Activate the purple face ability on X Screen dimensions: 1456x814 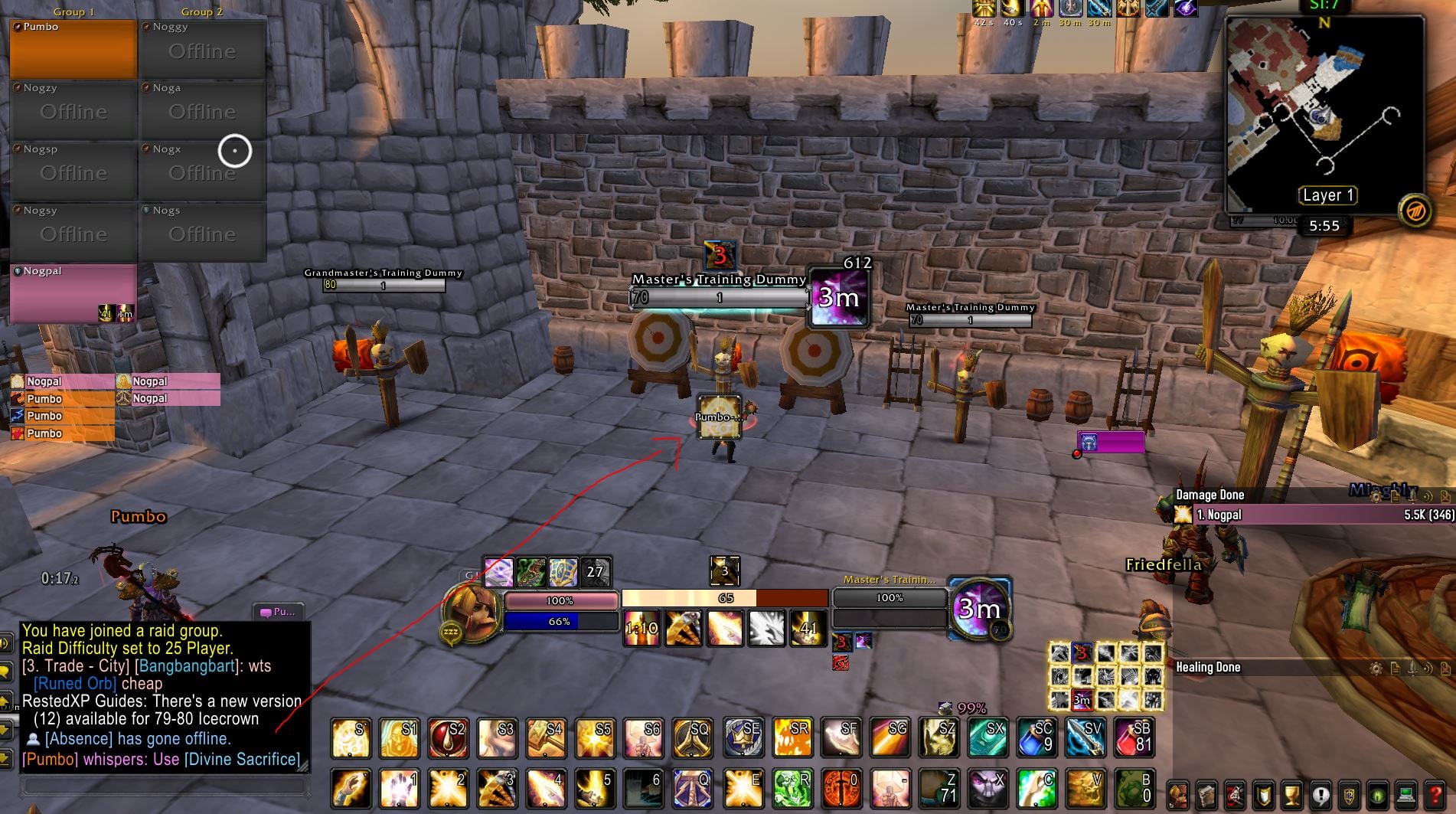tap(988, 788)
